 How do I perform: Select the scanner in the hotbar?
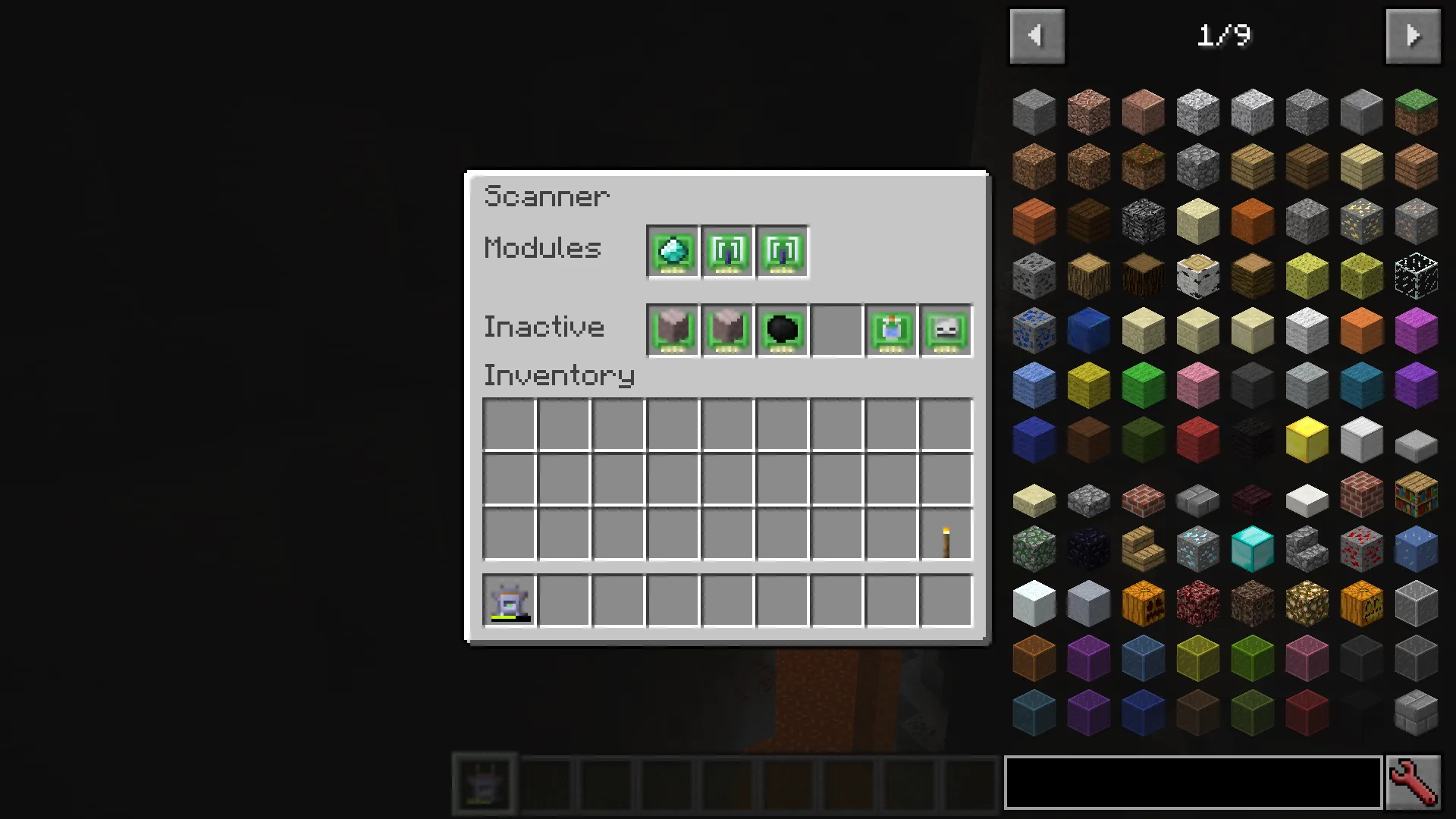[x=484, y=783]
